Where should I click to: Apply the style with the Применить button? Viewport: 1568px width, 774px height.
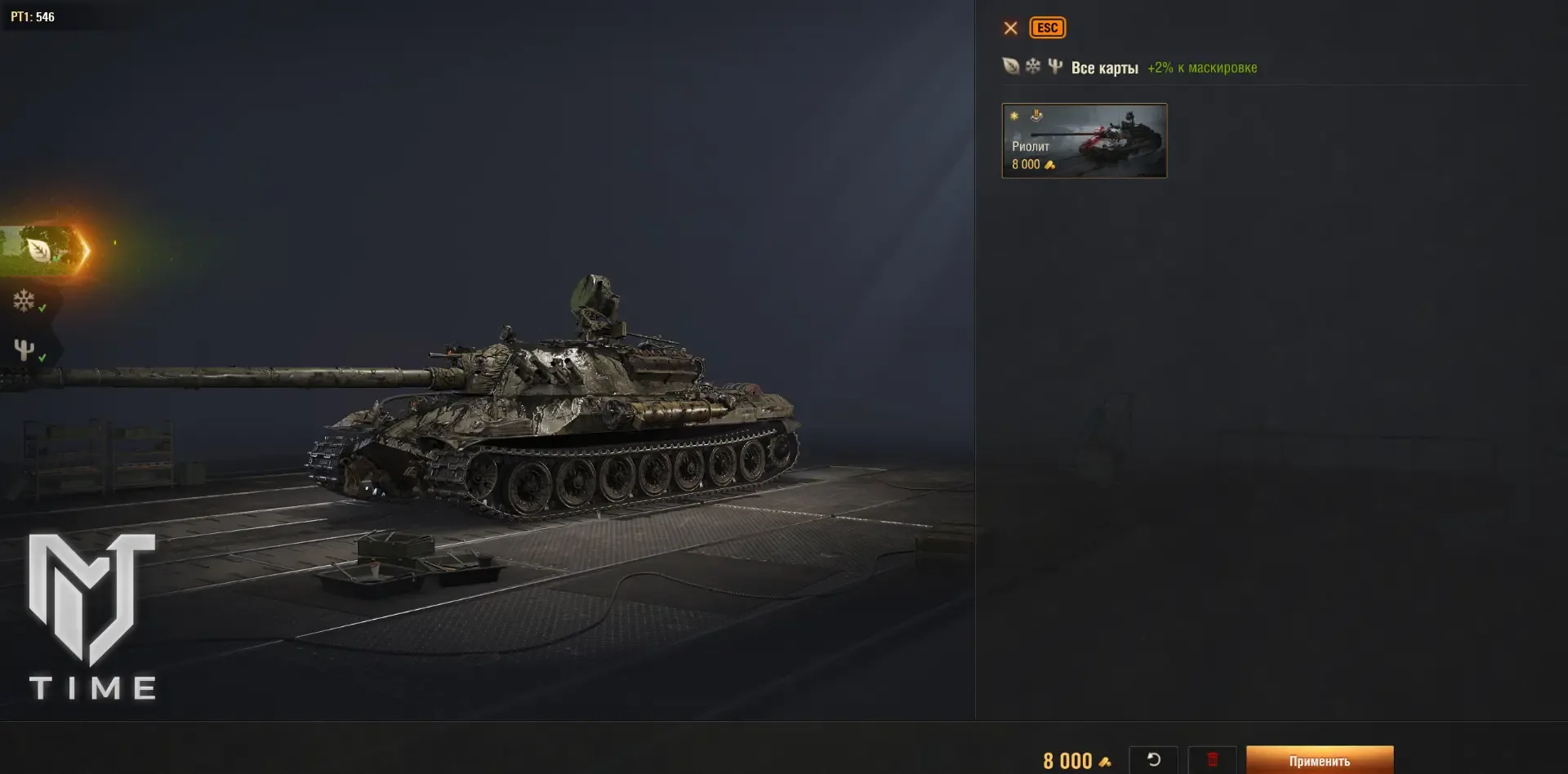pos(1319,760)
